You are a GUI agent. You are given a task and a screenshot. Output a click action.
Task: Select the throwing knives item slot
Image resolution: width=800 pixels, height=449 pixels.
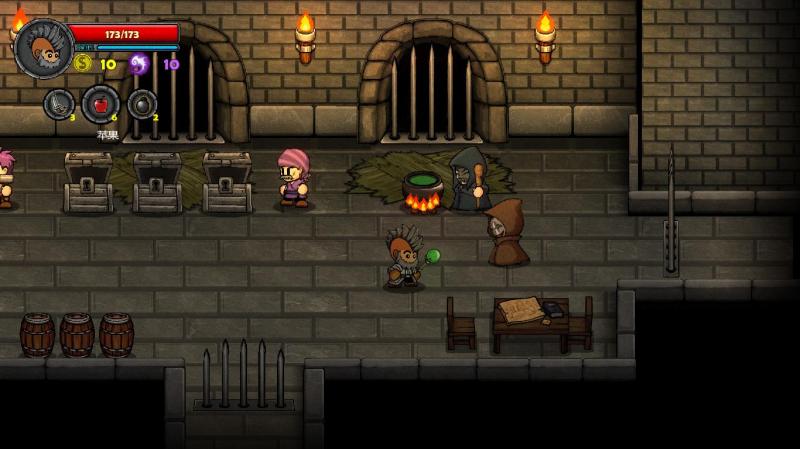click(x=58, y=104)
